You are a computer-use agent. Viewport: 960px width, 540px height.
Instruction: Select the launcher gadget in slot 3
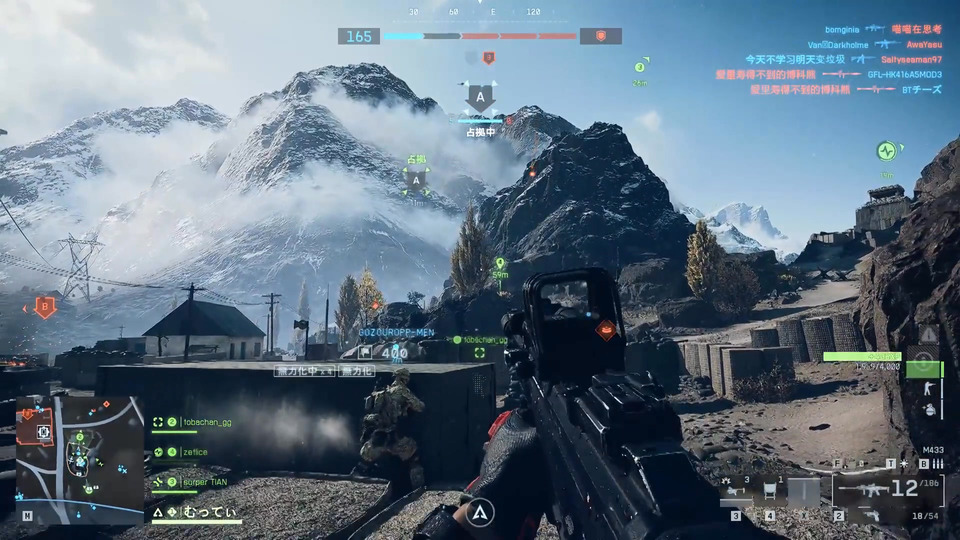(735, 492)
